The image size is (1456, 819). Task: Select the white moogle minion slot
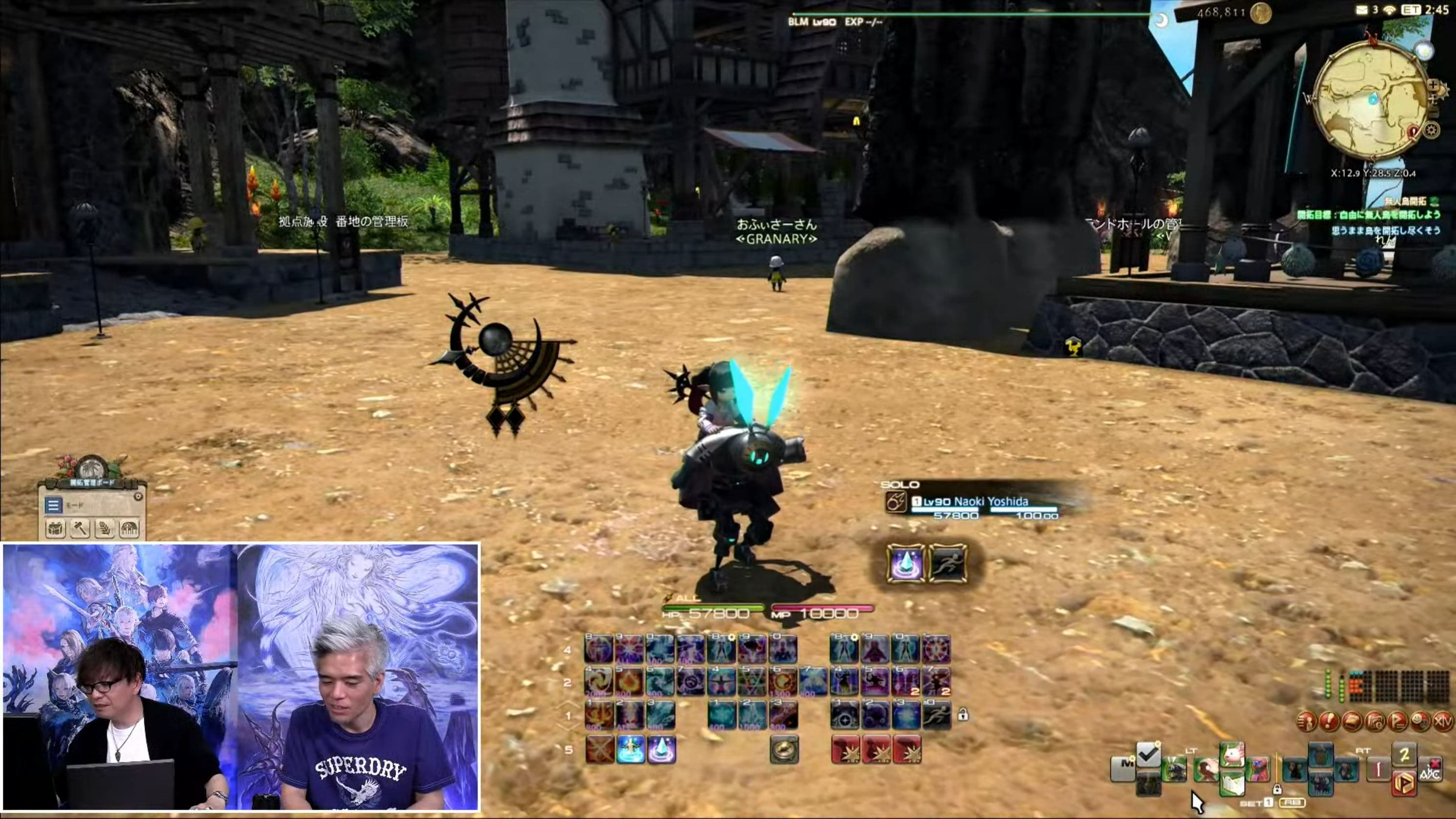pos(1232,755)
